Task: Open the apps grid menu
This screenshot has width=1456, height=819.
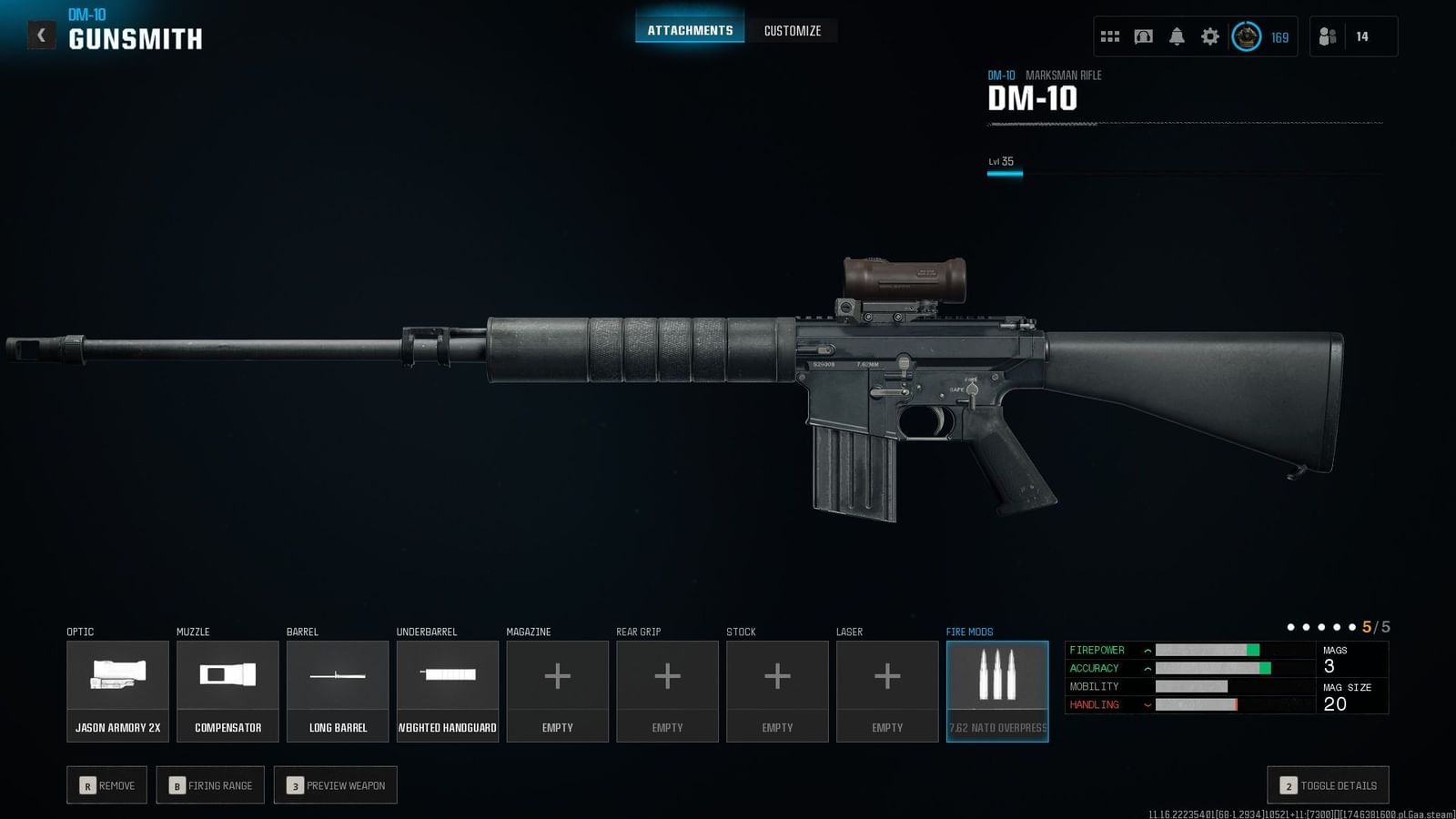Action: pyautogui.click(x=1109, y=36)
